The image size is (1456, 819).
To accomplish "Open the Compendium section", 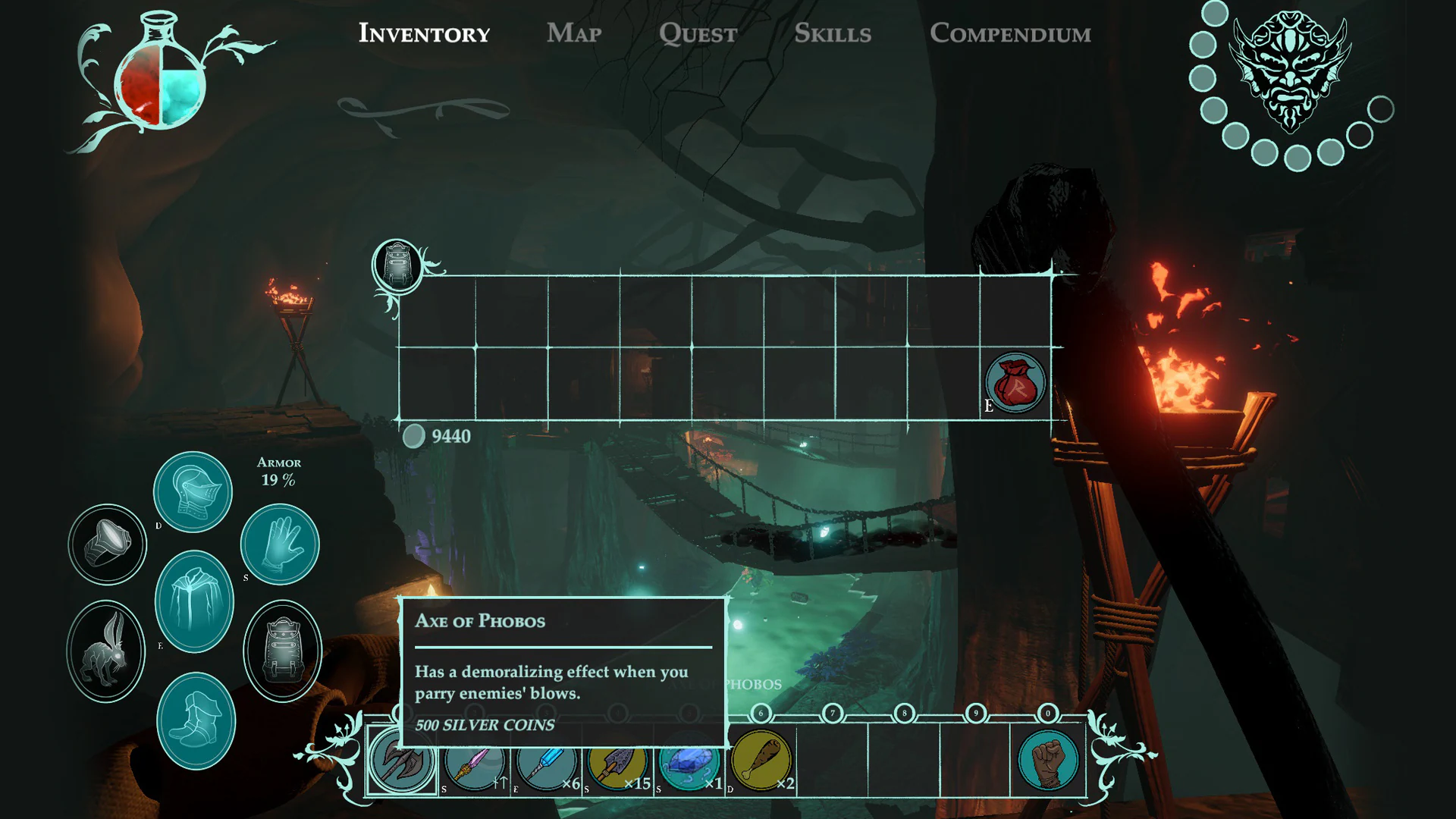I will (1011, 33).
